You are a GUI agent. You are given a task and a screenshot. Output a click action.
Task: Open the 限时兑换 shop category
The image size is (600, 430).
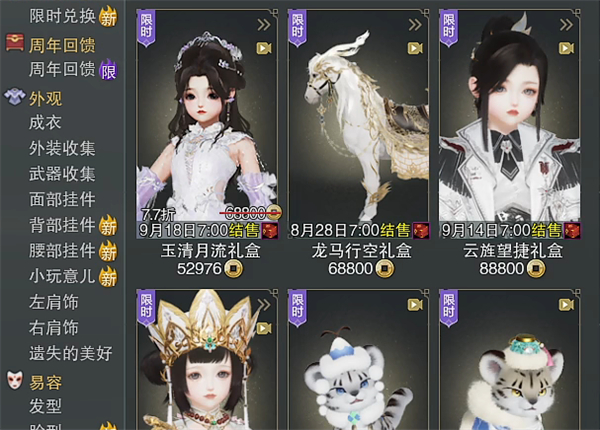point(62,15)
